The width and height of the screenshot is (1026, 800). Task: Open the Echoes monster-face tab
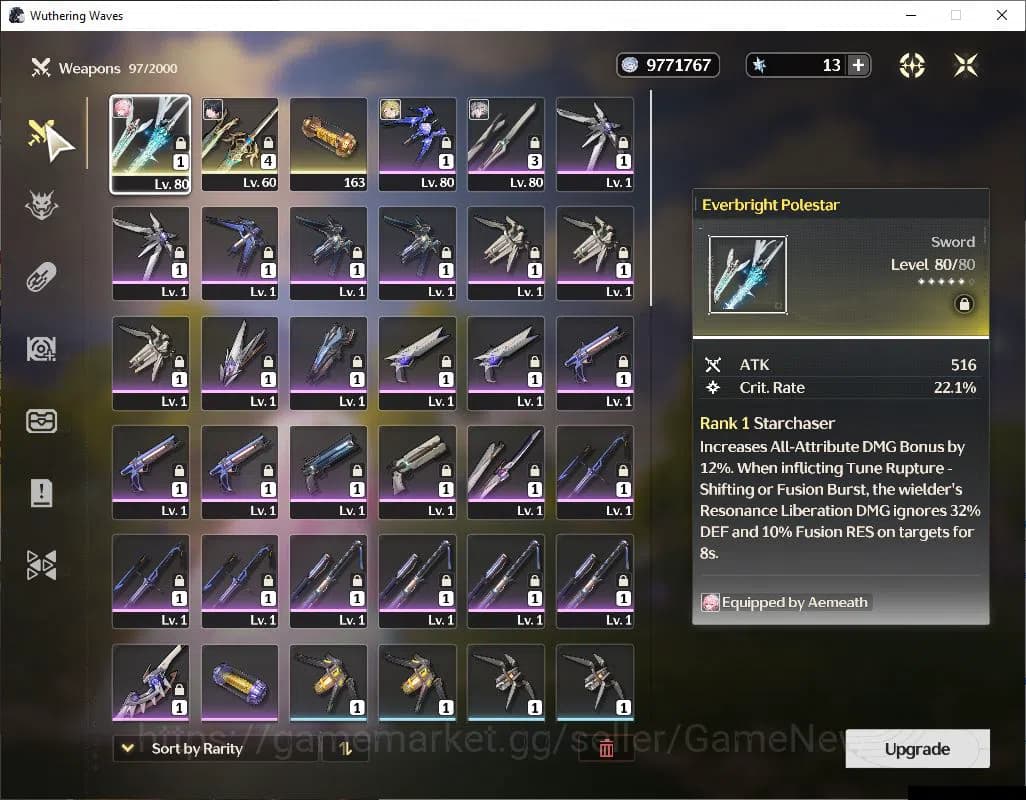coord(41,206)
